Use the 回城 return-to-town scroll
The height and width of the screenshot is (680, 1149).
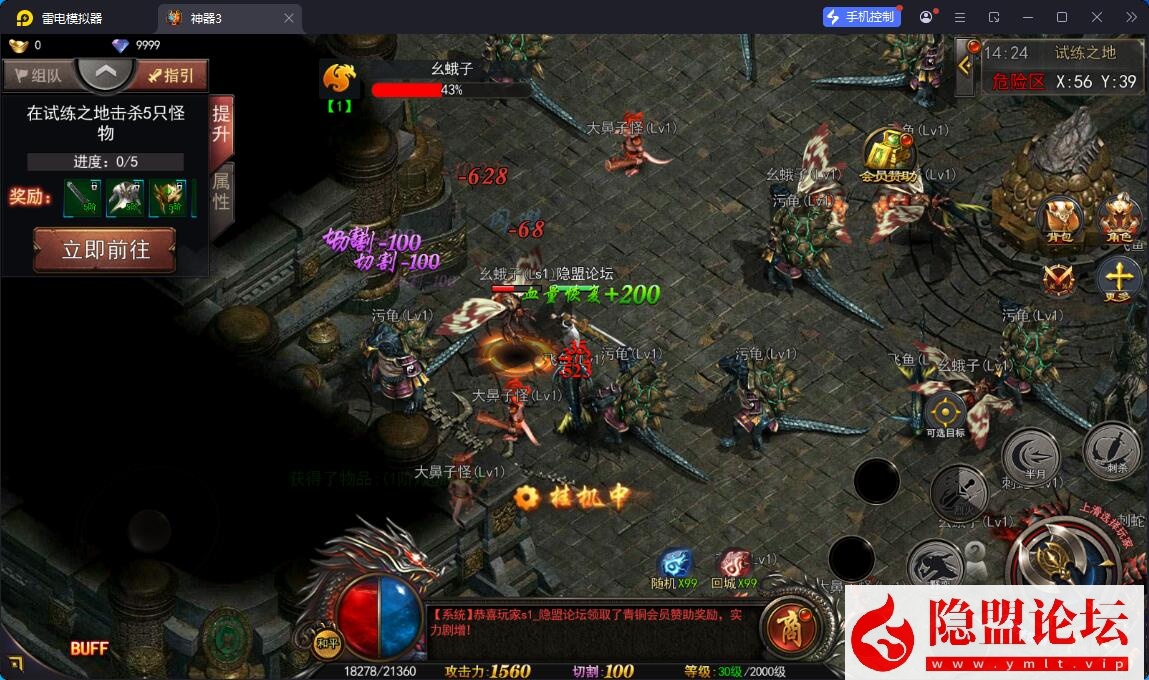click(734, 566)
